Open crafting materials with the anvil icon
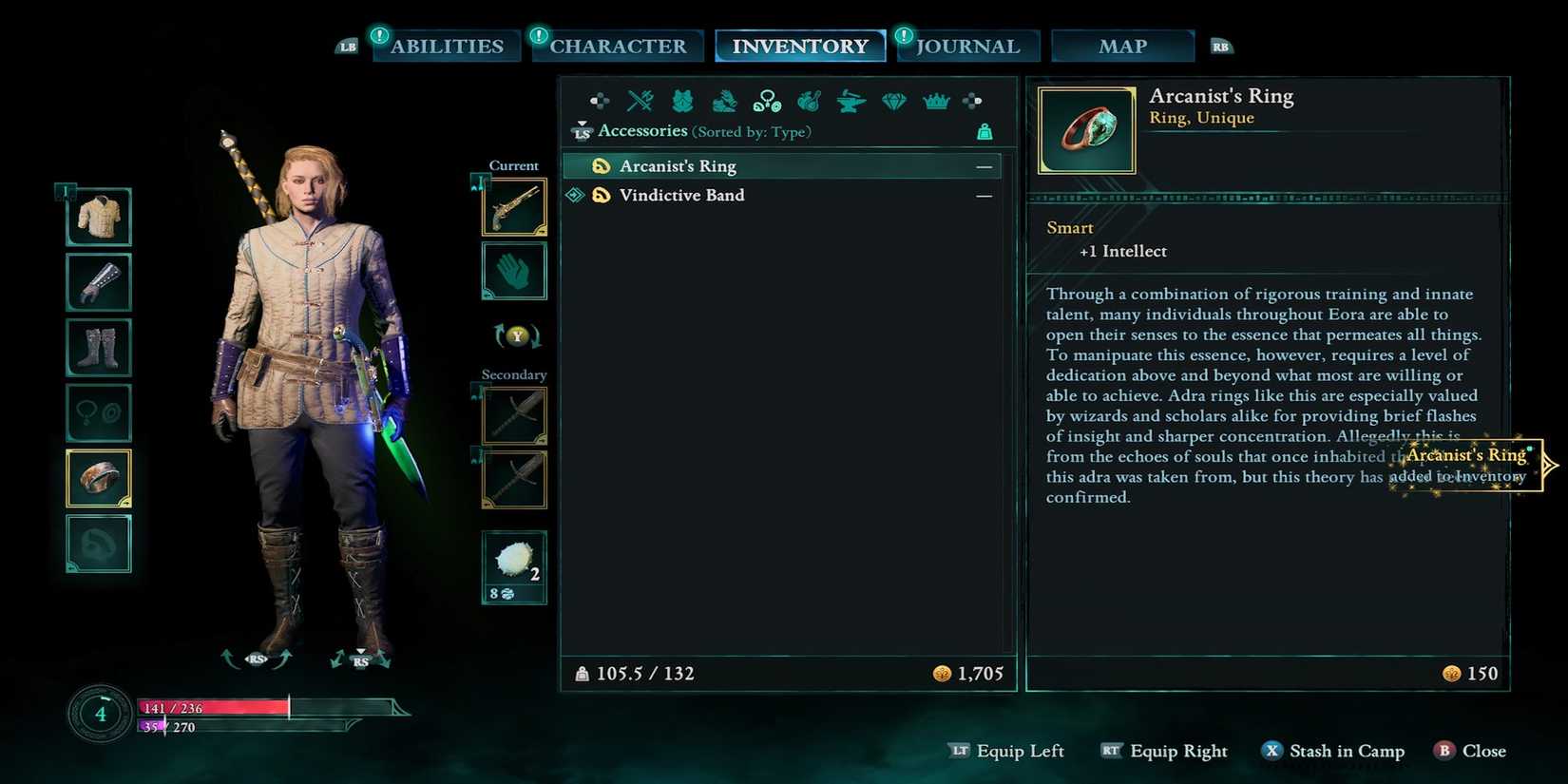Image resolution: width=1568 pixels, height=784 pixels. [x=849, y=100]
